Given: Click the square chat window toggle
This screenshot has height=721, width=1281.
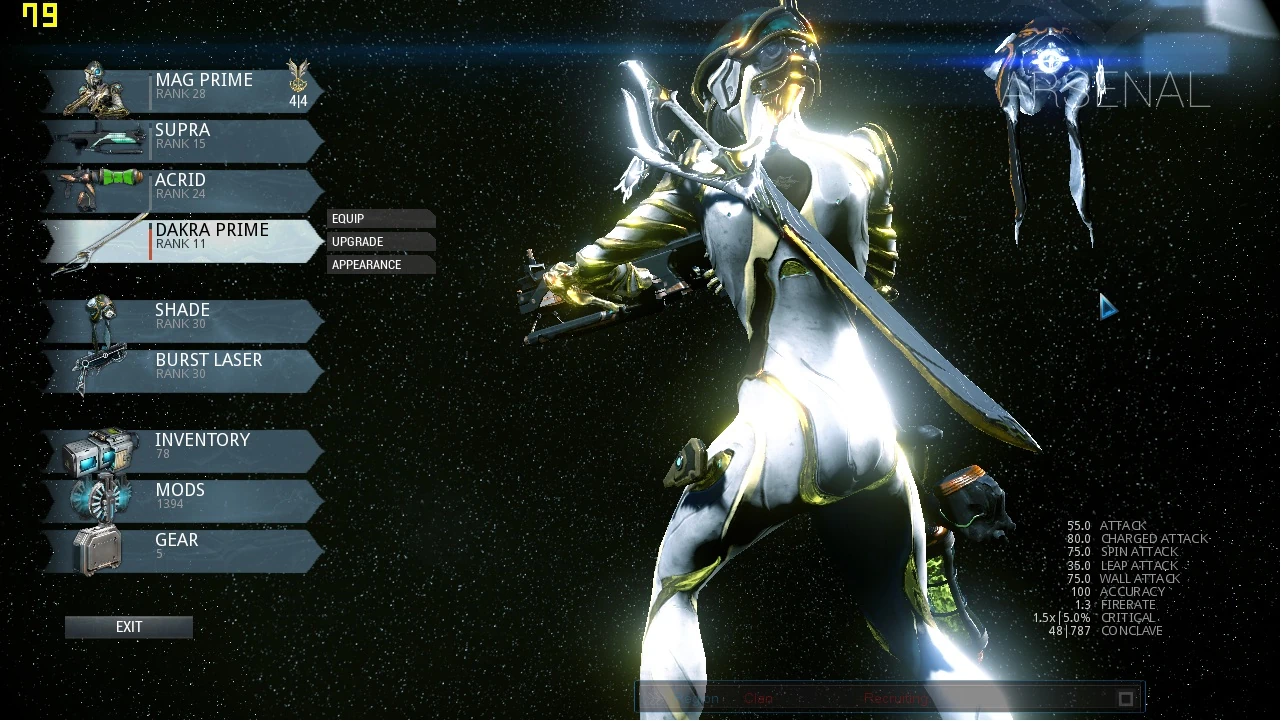Looking at the screenshot, I should pos(1125,698).
